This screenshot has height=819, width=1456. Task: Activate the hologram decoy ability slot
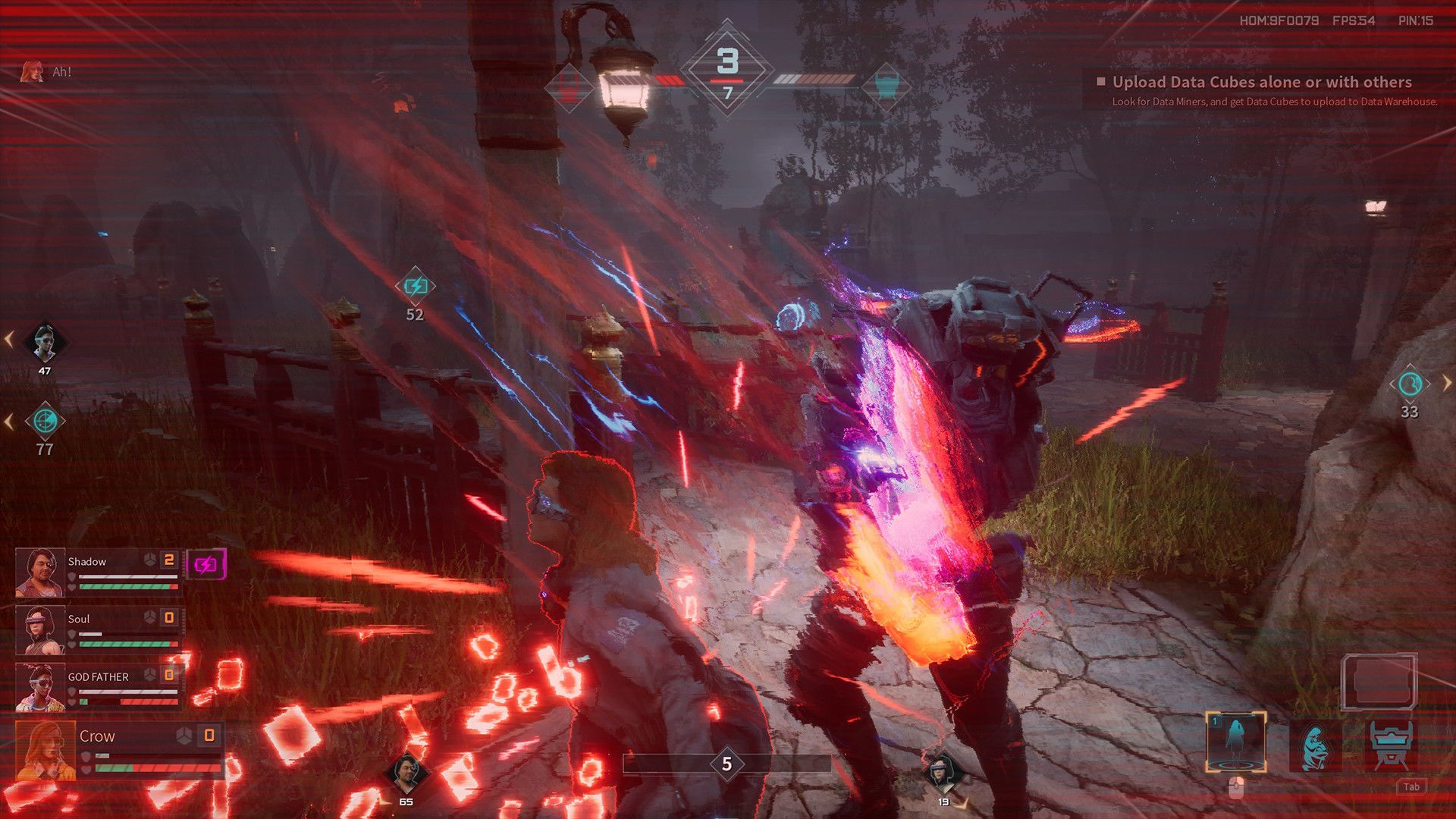[1235, 742]
